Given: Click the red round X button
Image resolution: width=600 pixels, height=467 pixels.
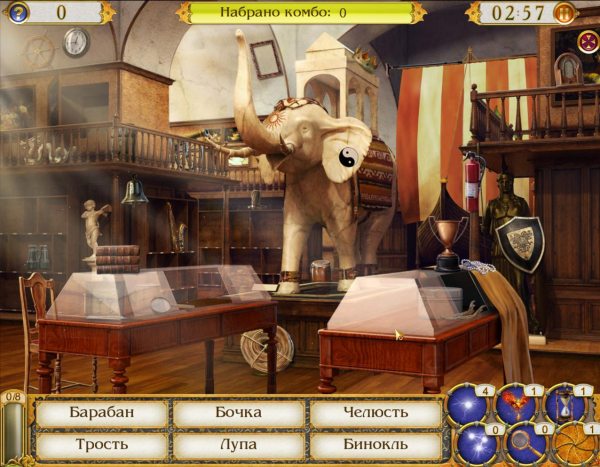Looking at the screenshot, I should coord(589,40).
